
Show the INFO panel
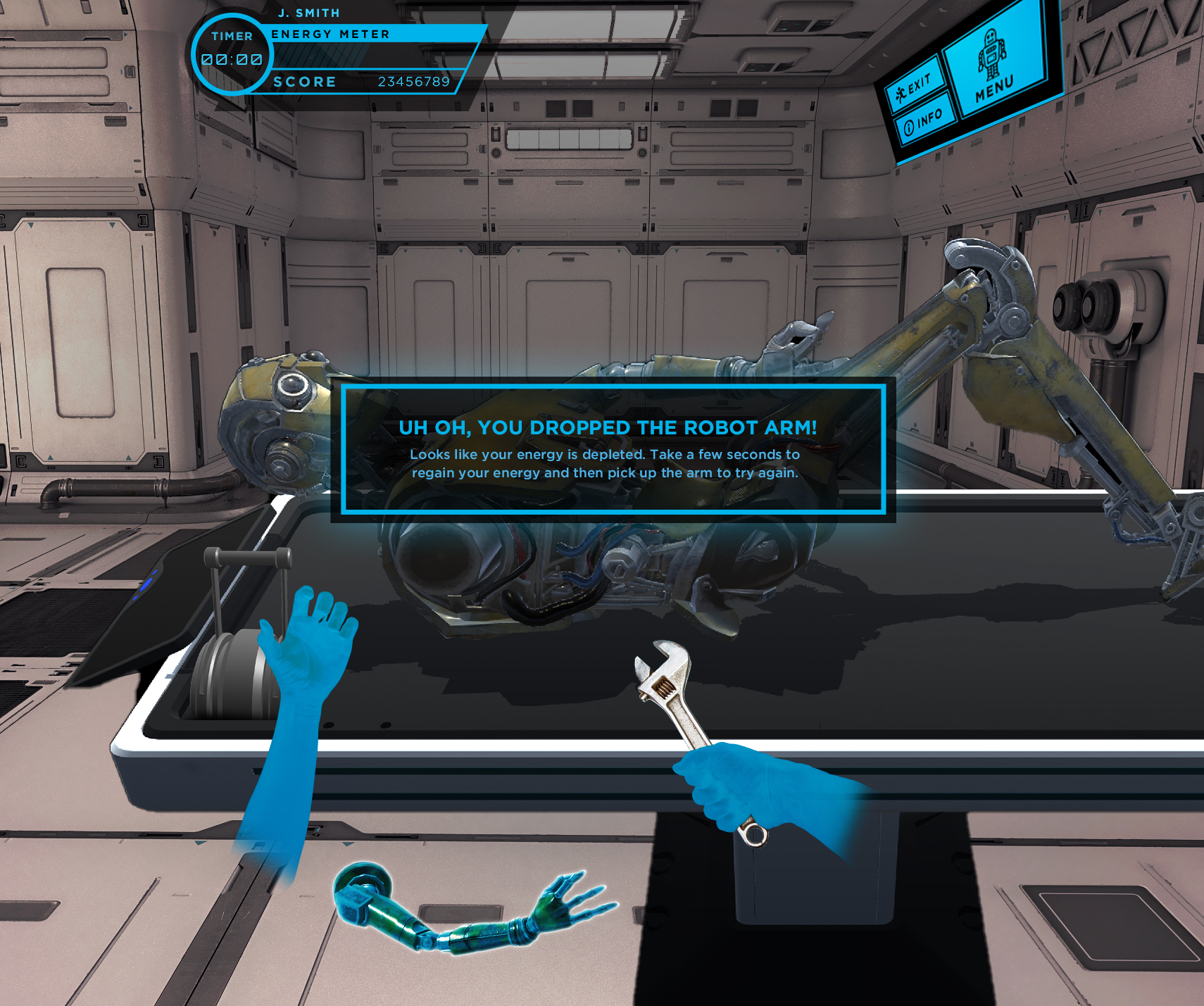tap(923, 122)
